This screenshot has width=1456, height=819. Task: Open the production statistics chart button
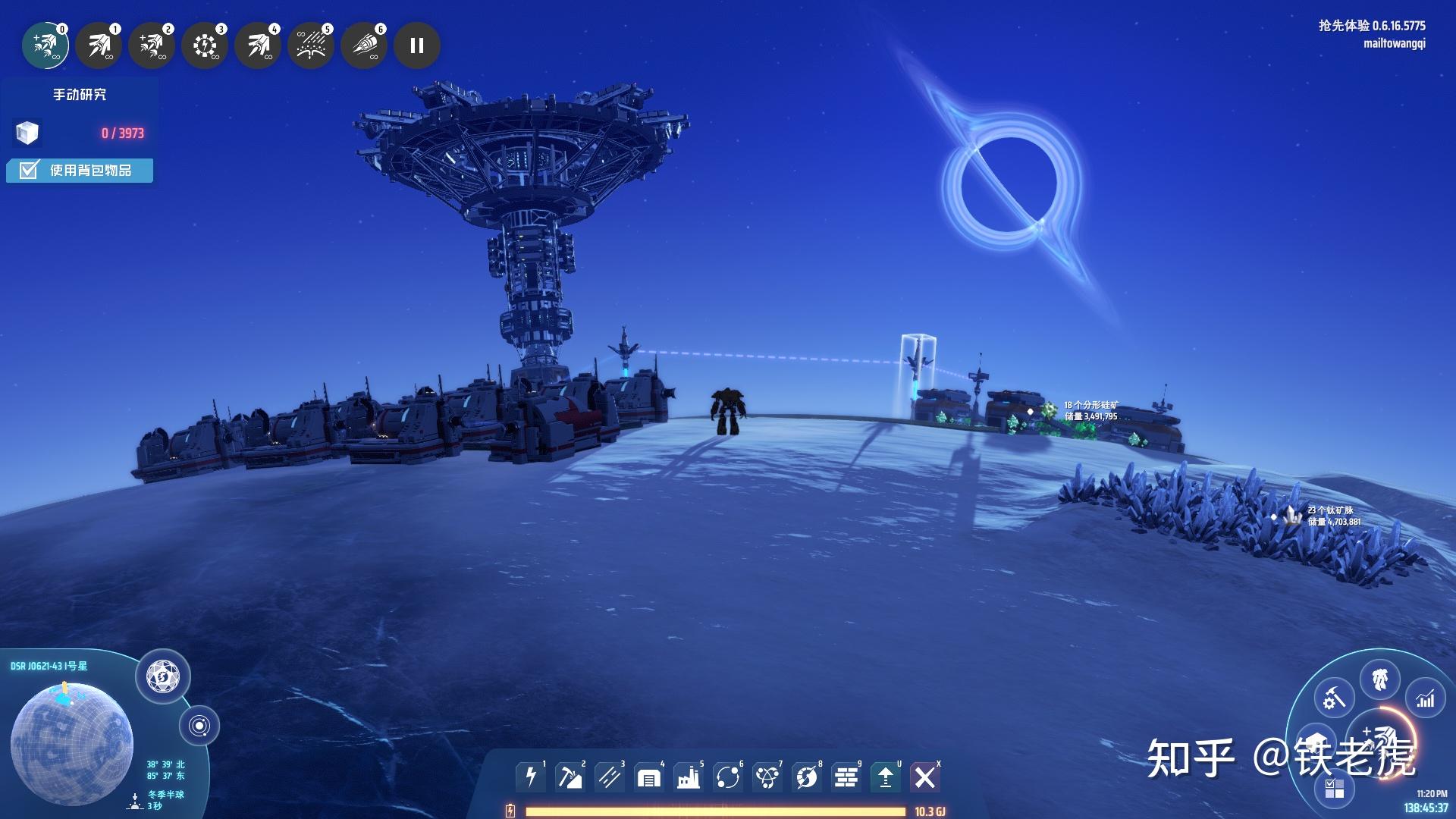(x=1426, y=698)
